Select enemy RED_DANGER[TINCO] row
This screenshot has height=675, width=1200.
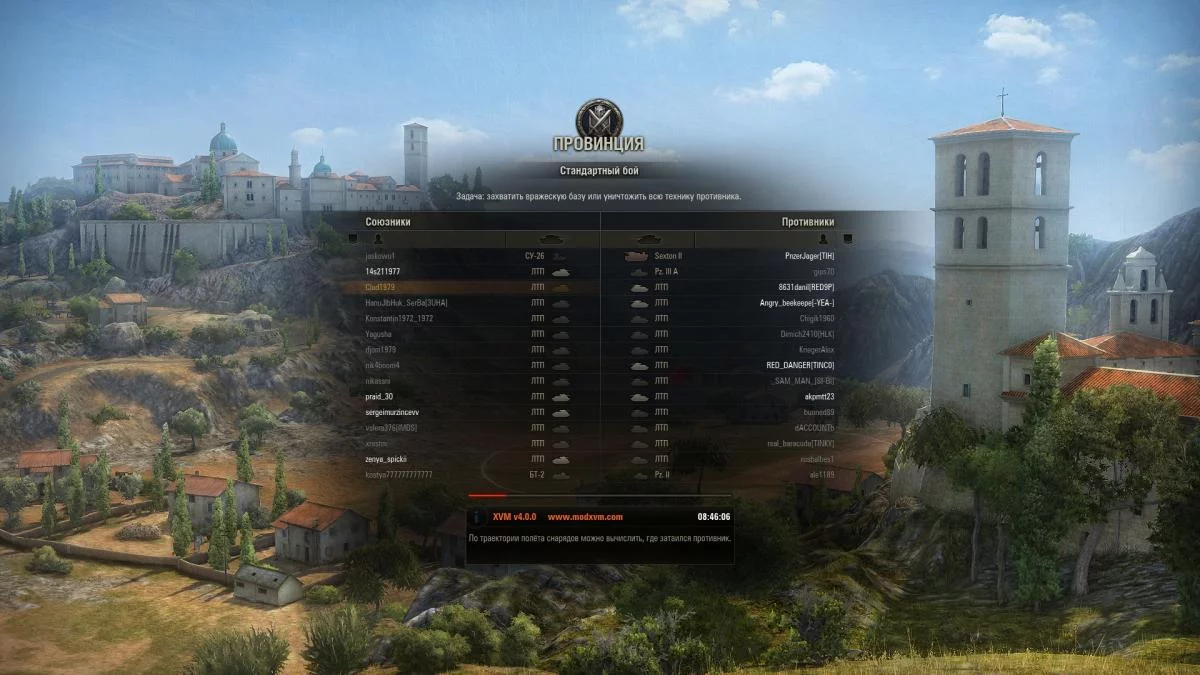800,365
